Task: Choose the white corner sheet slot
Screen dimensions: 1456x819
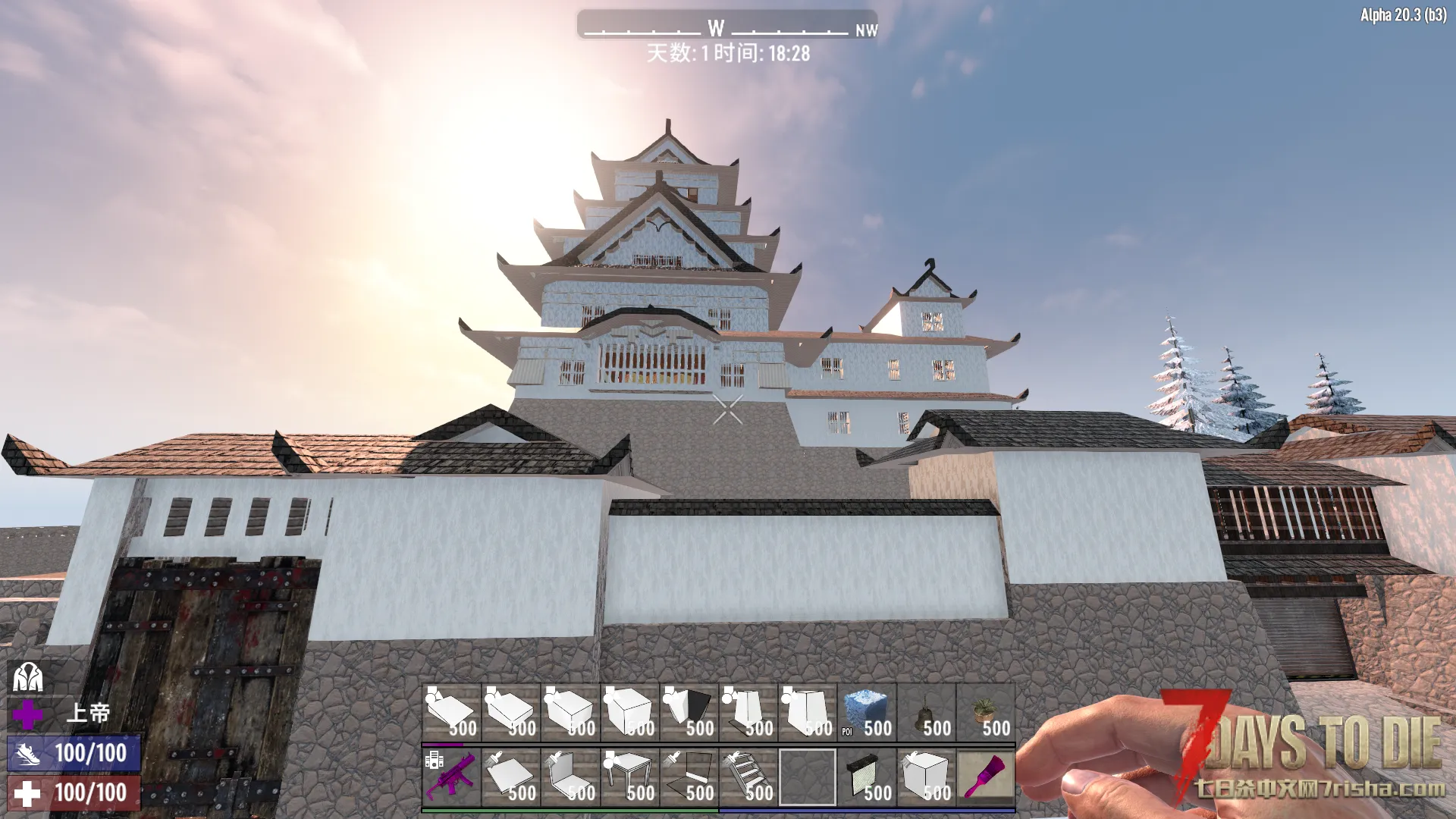Action: coord(571,777)
